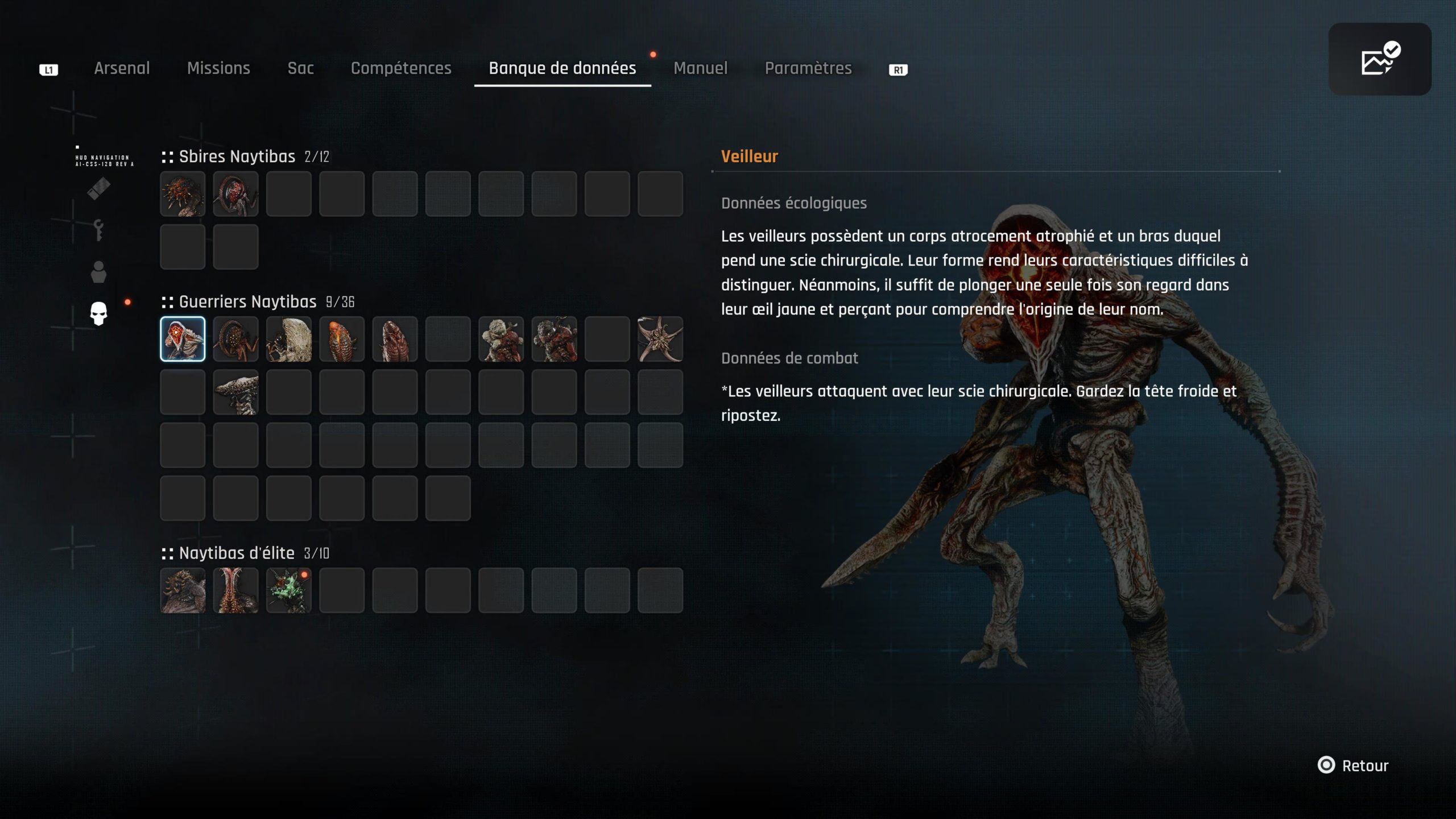Screen dimensions: 1456x819
Task: View the spiky orange Sbires Naytibas entry
Action: coord(183,194)
